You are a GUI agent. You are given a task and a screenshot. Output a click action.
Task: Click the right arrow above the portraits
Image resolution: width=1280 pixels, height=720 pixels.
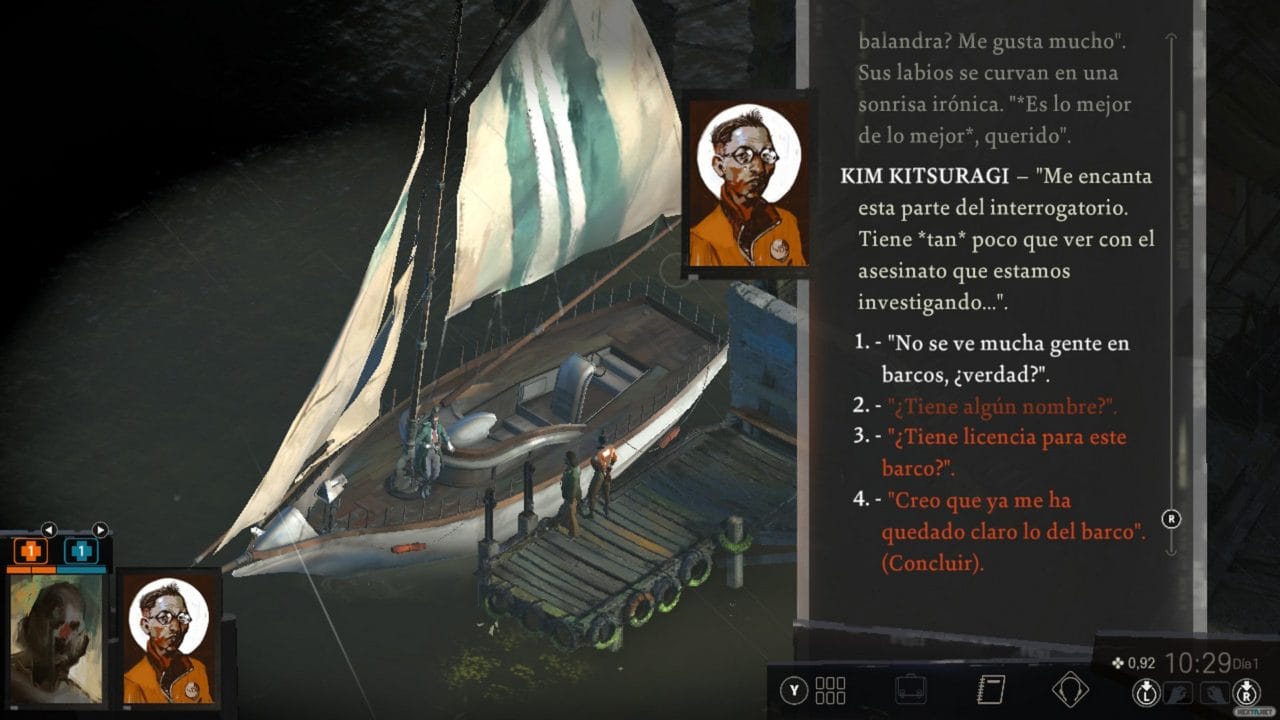tap(100, 529)
